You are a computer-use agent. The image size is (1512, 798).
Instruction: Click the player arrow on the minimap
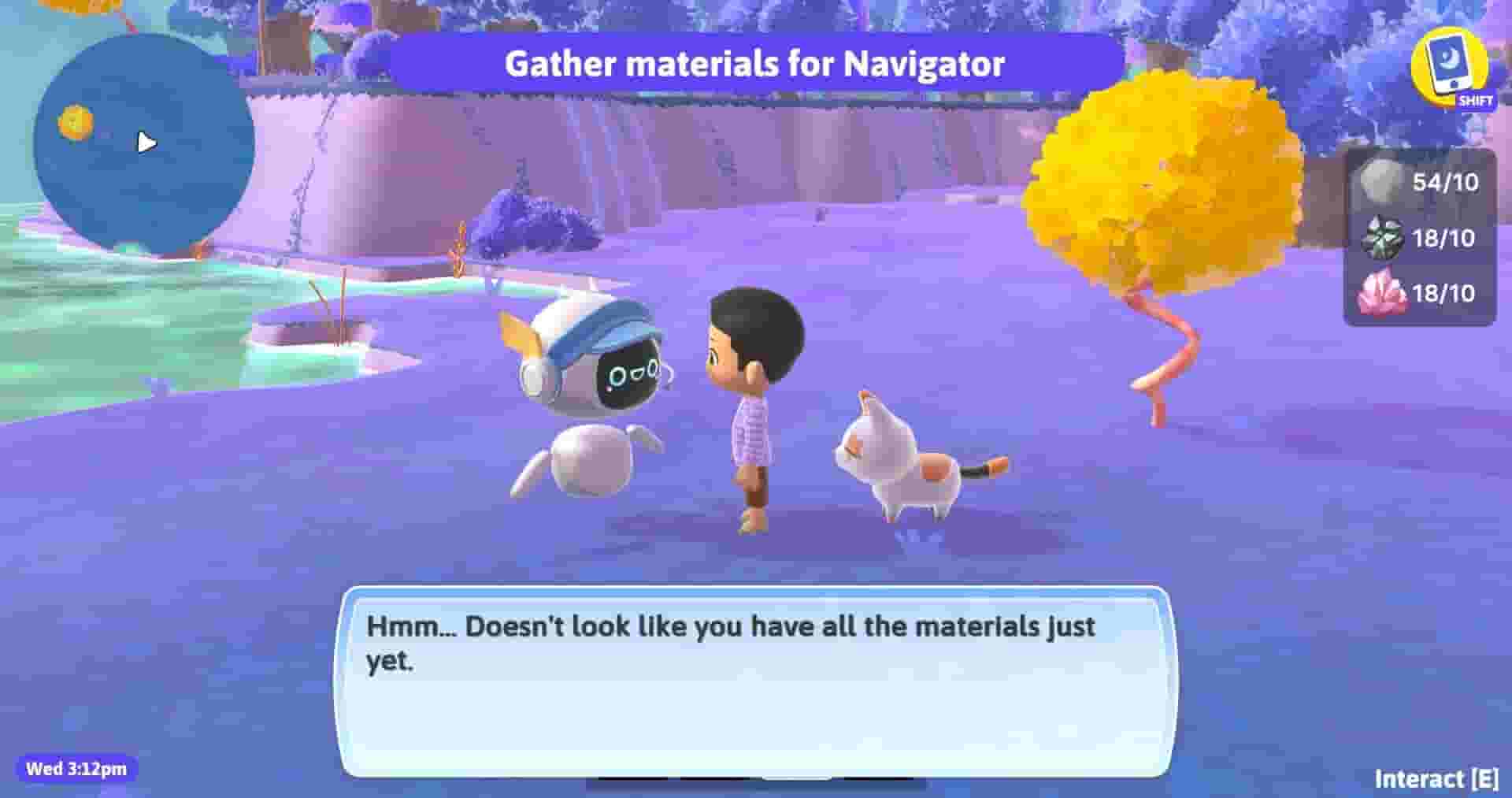click(146, 143)
